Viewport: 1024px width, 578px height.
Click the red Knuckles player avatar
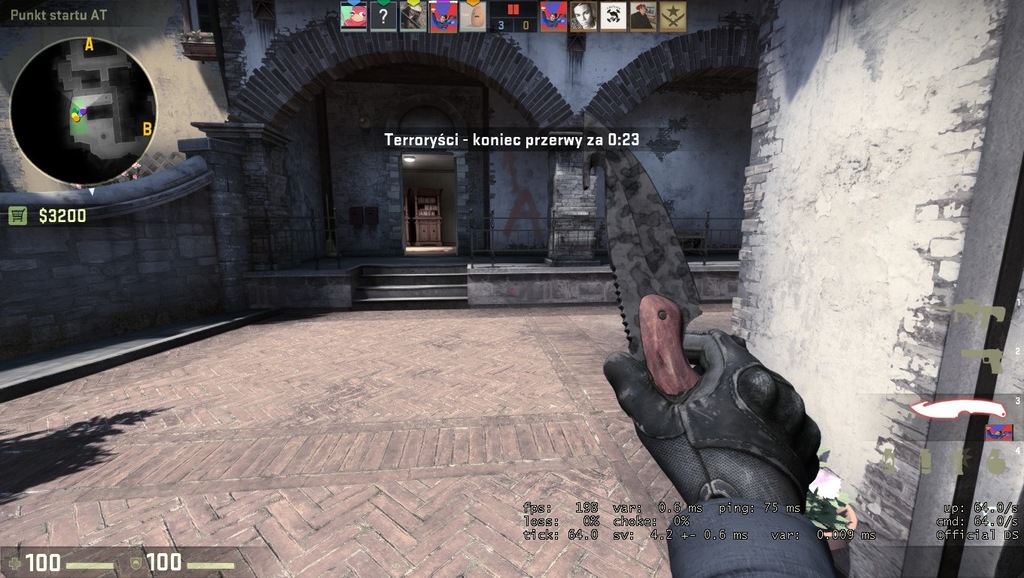coord(354,16)
